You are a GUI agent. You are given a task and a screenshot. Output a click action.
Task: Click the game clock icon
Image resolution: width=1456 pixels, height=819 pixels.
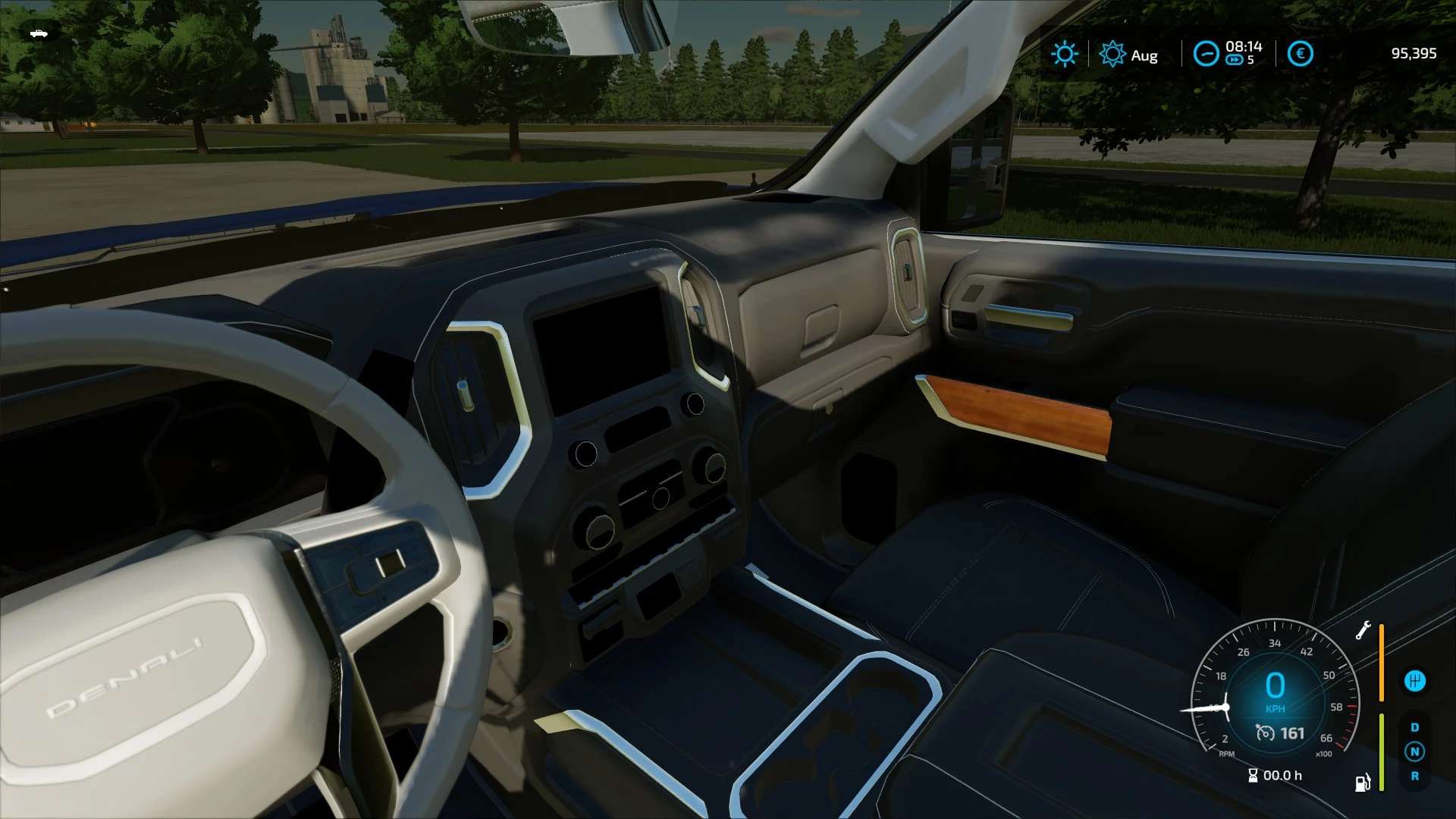[1206, 54]
